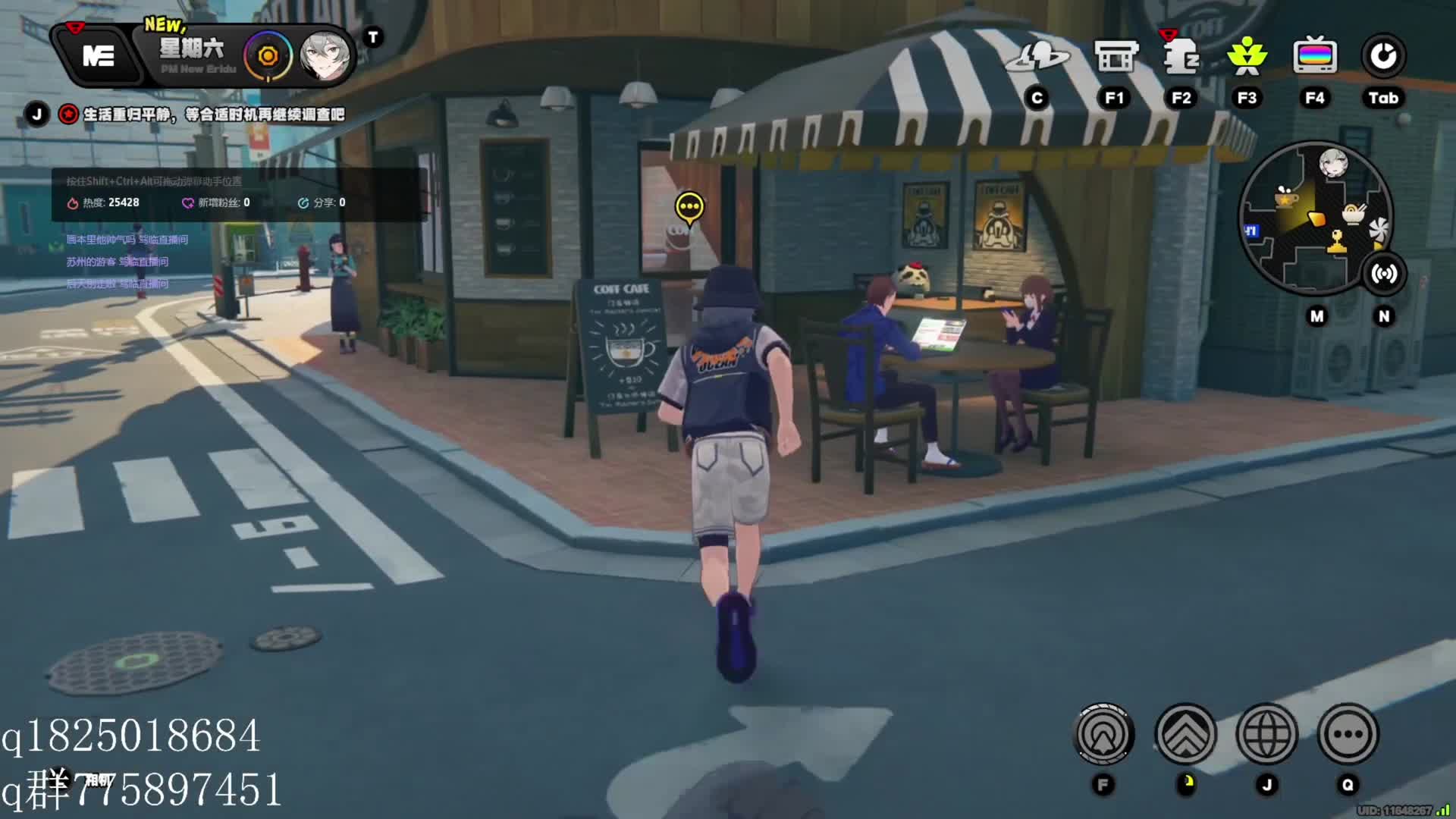This screenshot has width=1456, height=819.
Task: Open the sleeping figure icon
Action: tap(1181, 56)
